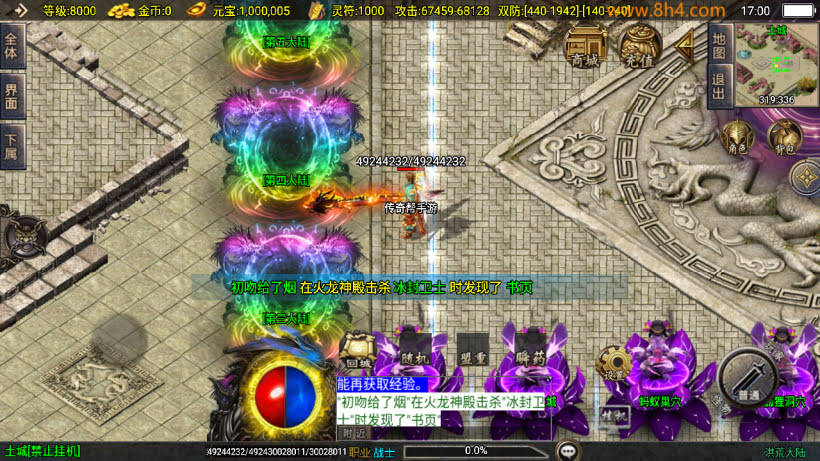Open chat with the speech bubble button

pos(568,451)
